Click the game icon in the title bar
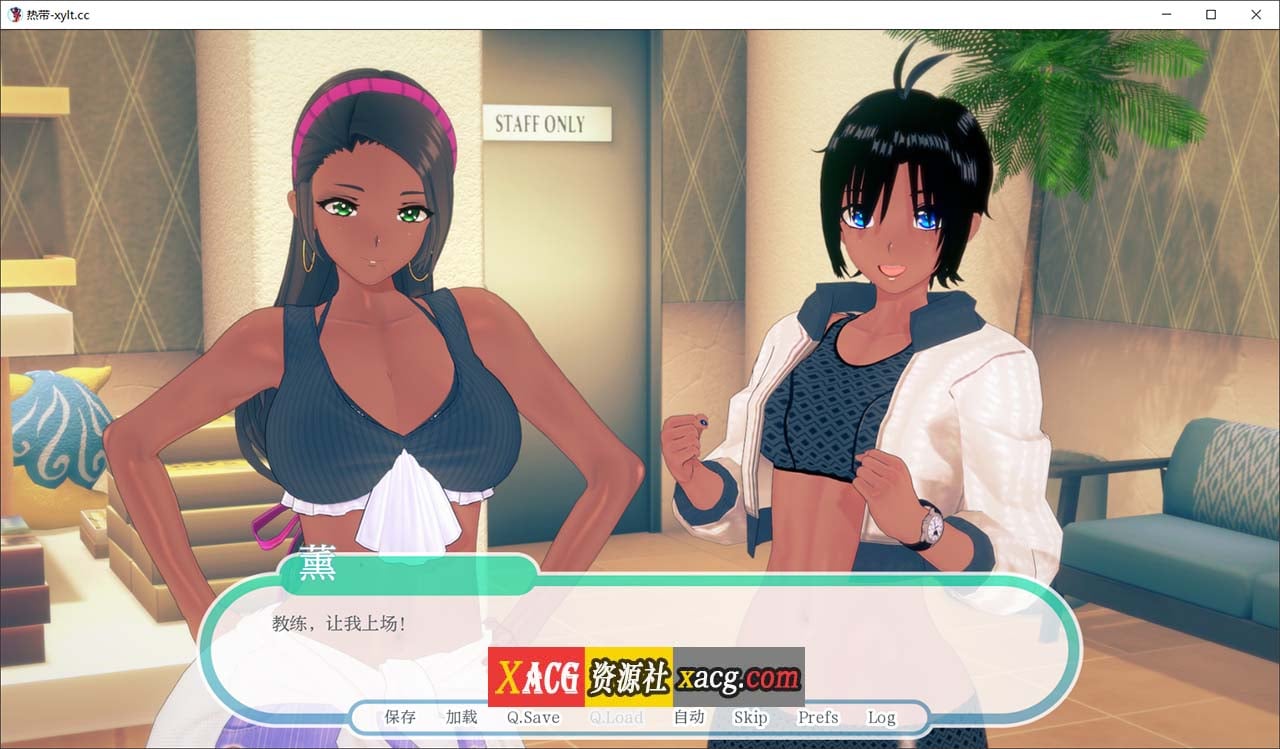 tap(16, 15)
